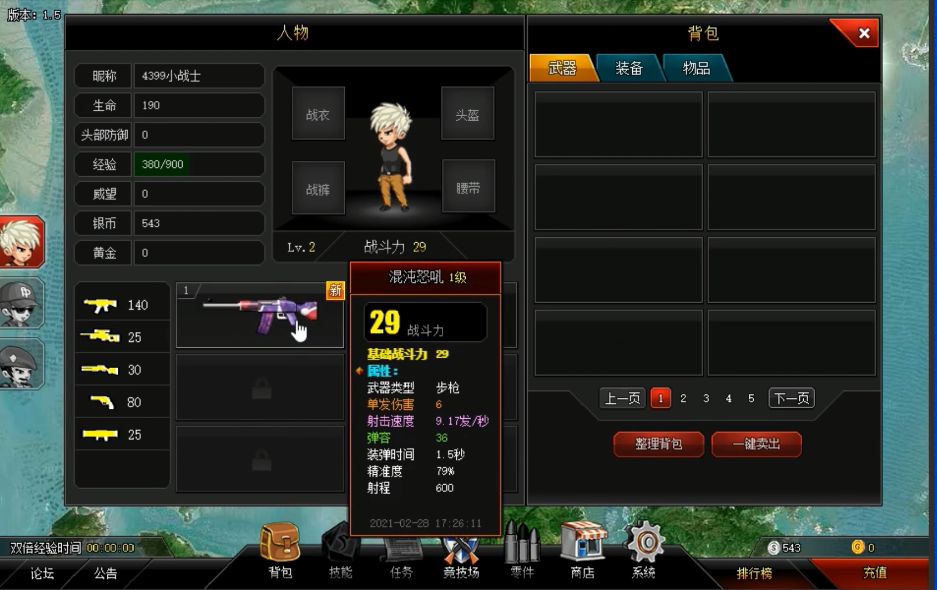Open the 系统 system settings

[x=644, y=550]
